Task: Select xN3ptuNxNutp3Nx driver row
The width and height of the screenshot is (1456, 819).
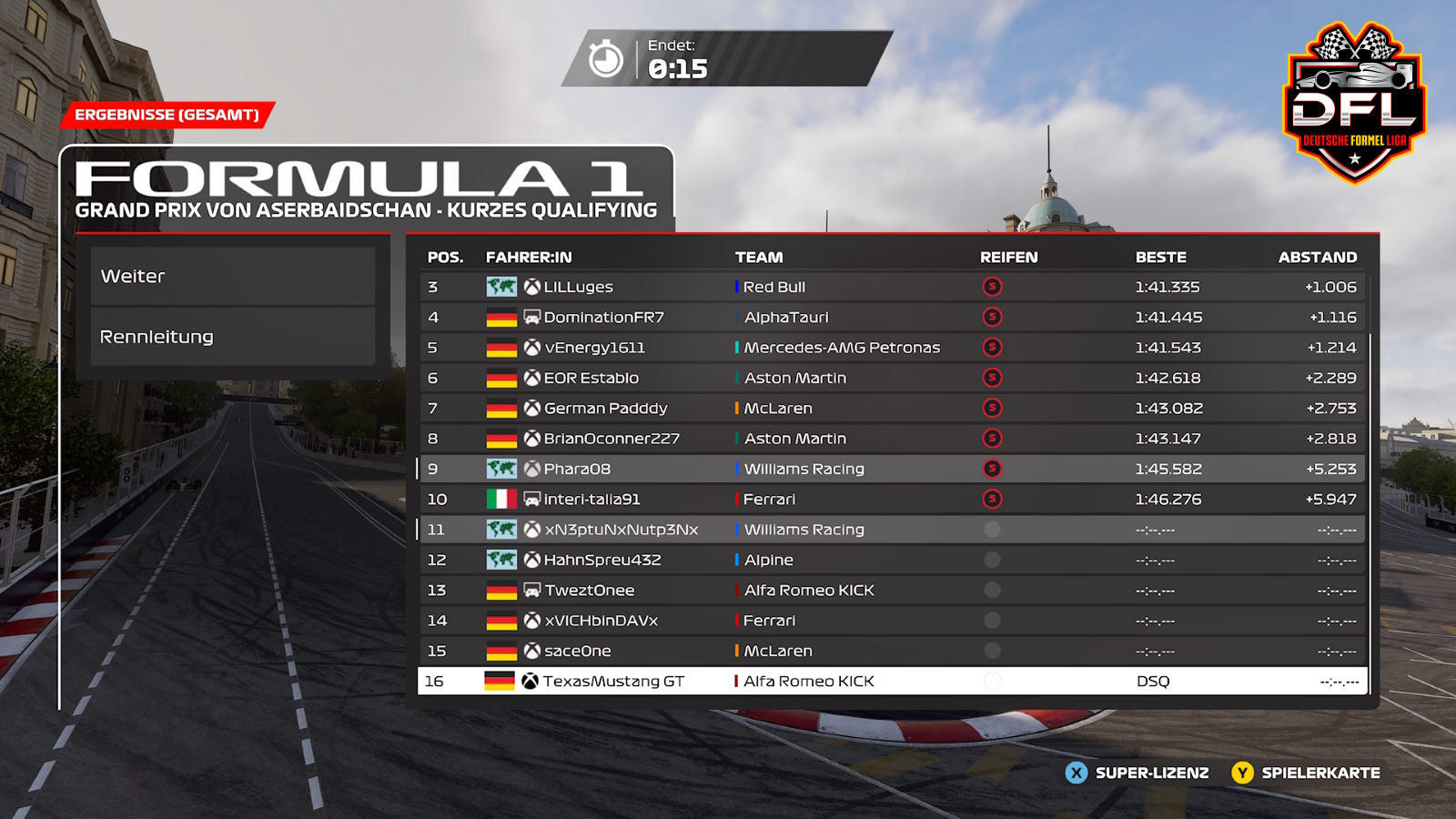Action: click(892, 530)
